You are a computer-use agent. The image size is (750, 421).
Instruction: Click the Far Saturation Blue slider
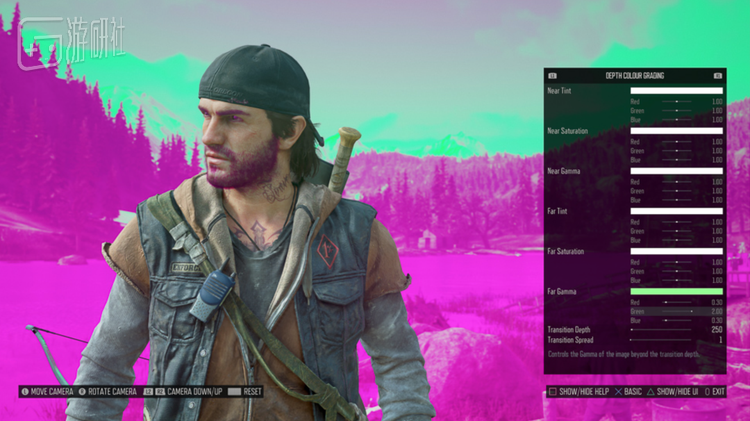coord(676,280)
